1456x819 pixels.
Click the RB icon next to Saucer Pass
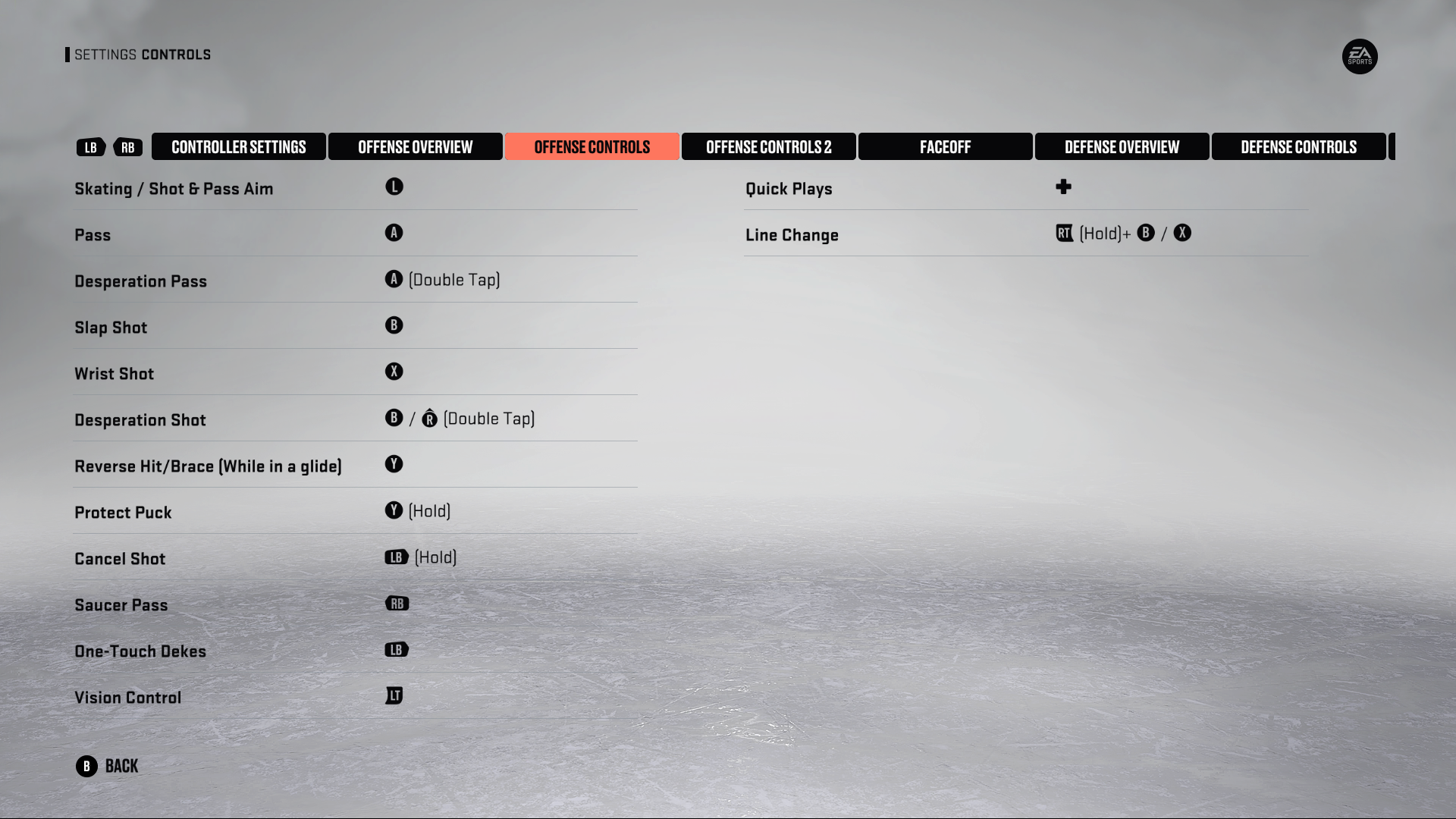click(x=397, y=603)
